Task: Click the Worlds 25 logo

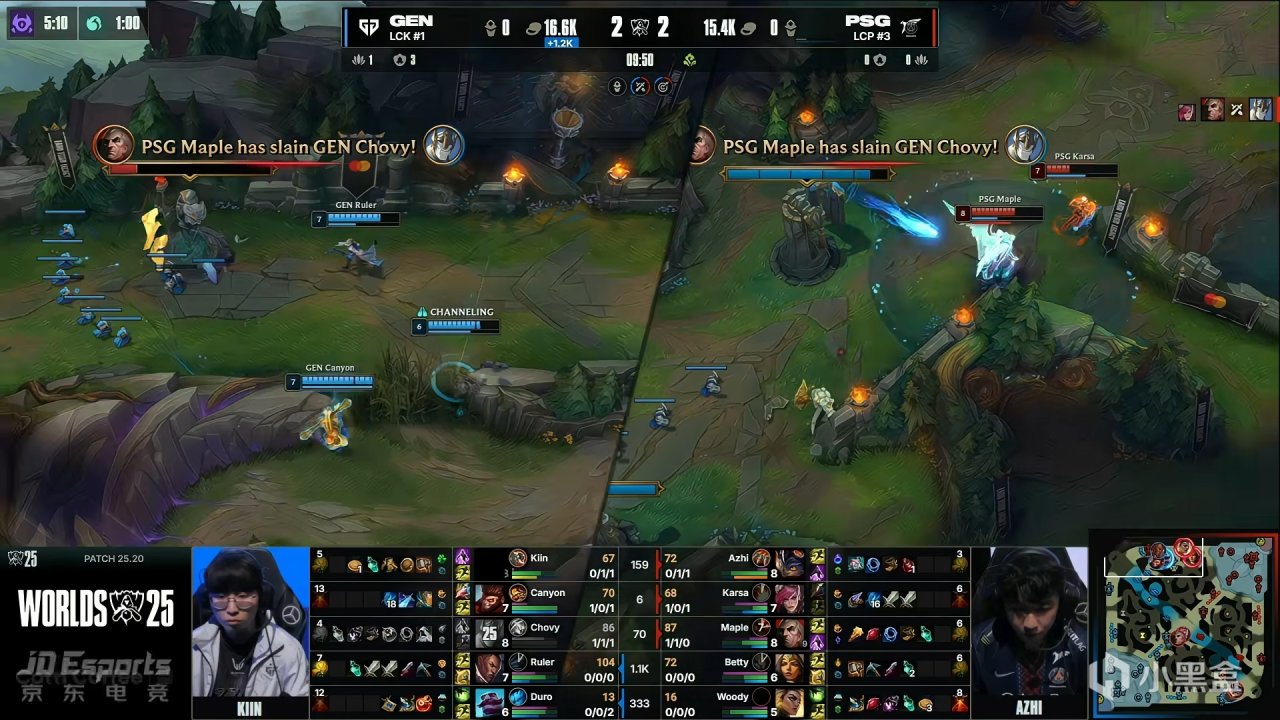Action: pos(95,606)
